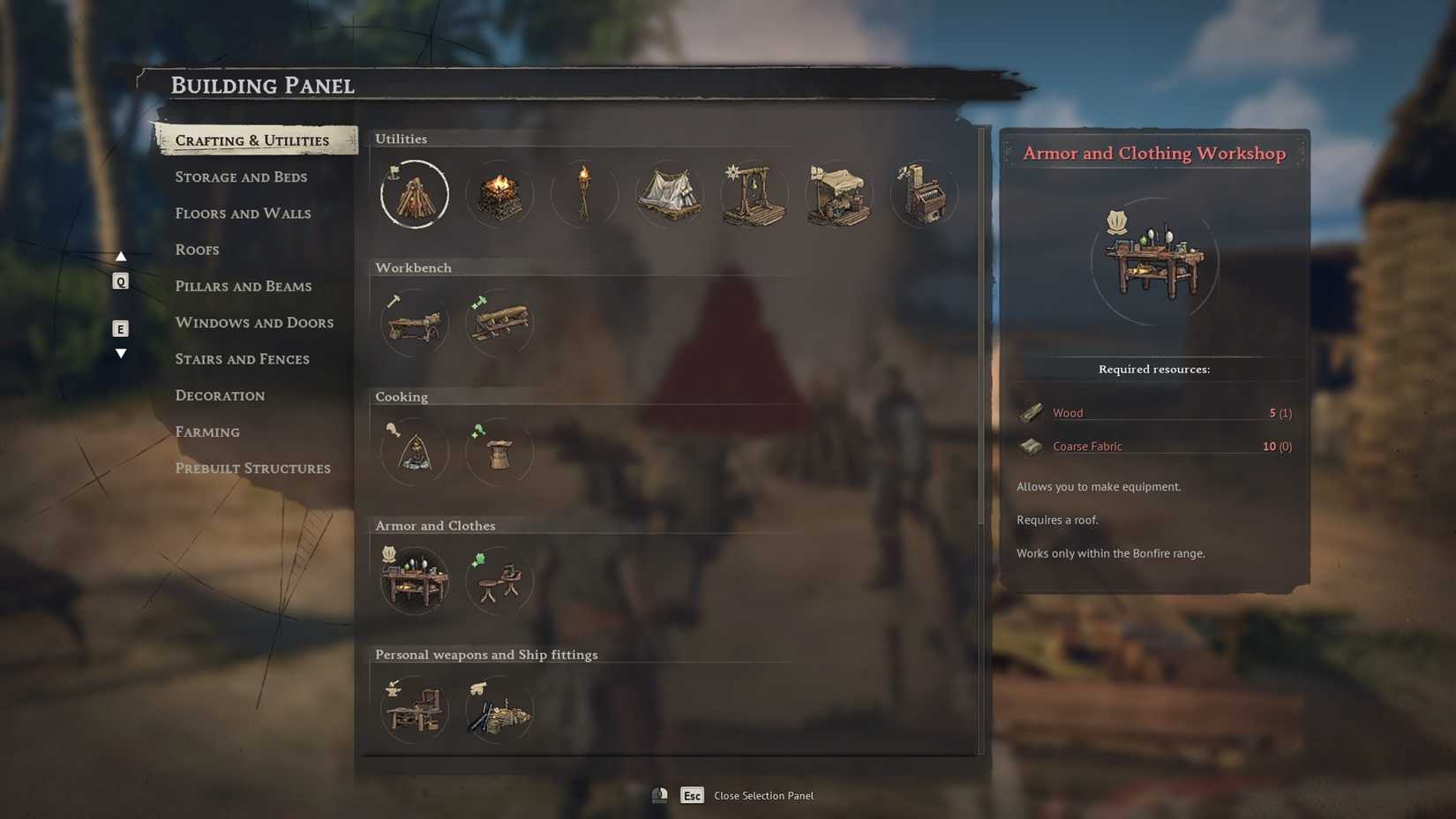
Task: Choose the burning firepit utility icon
Action: [x=499, y=194]
